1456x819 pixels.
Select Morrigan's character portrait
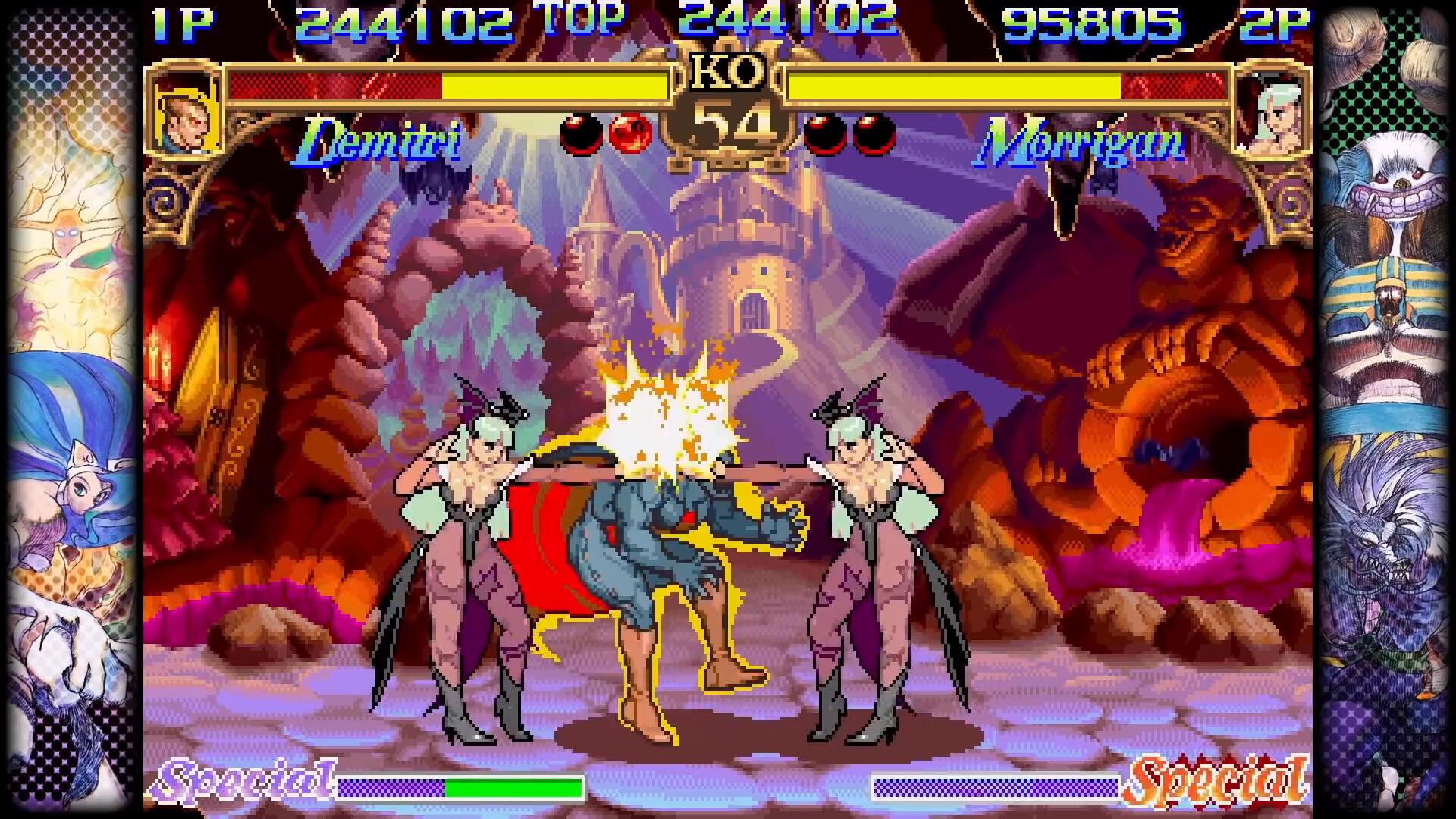[x=1272, y=115]
